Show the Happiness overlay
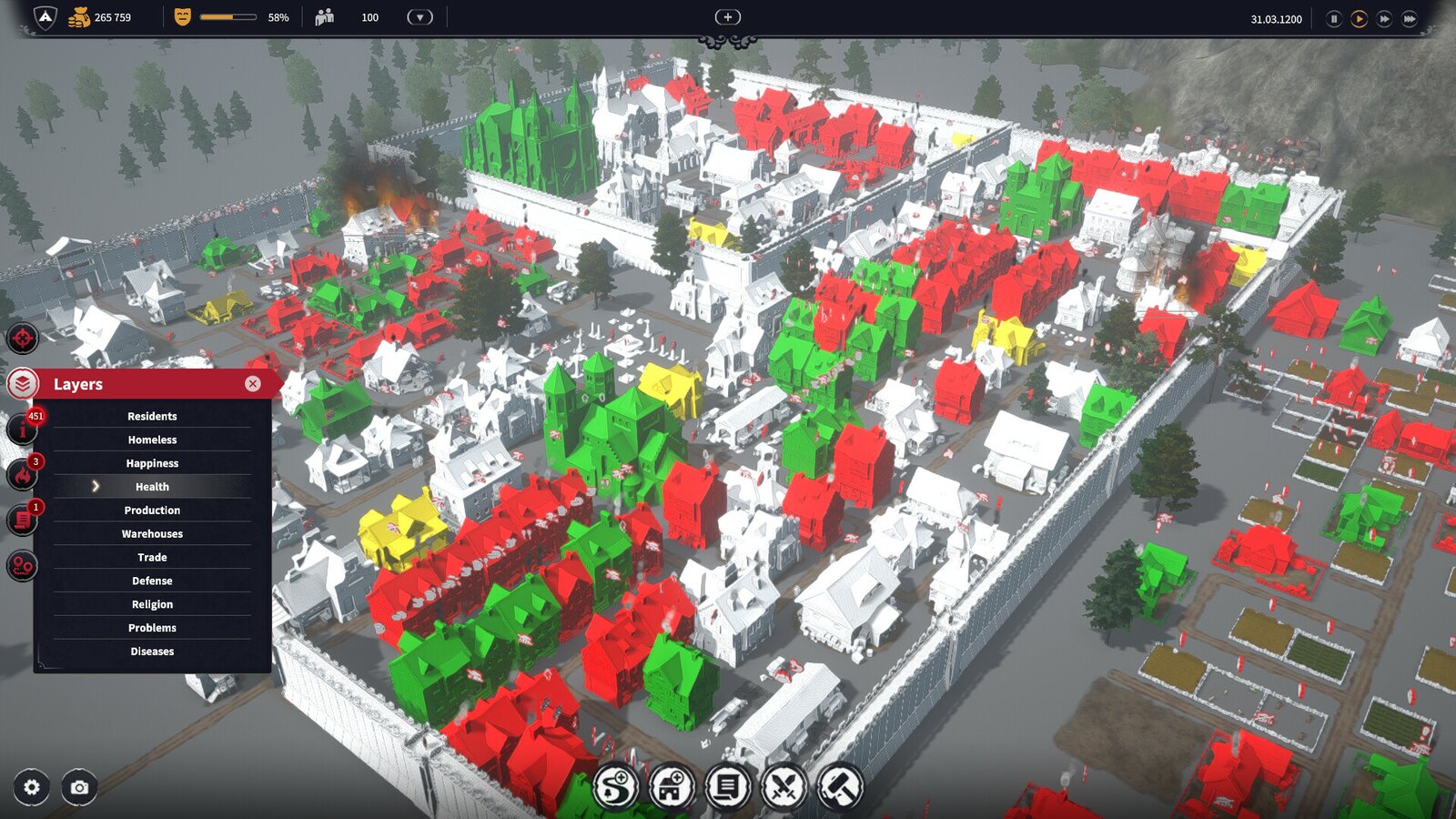The image size is (1456, 819). pyautogui.click(x=152, y=463)
